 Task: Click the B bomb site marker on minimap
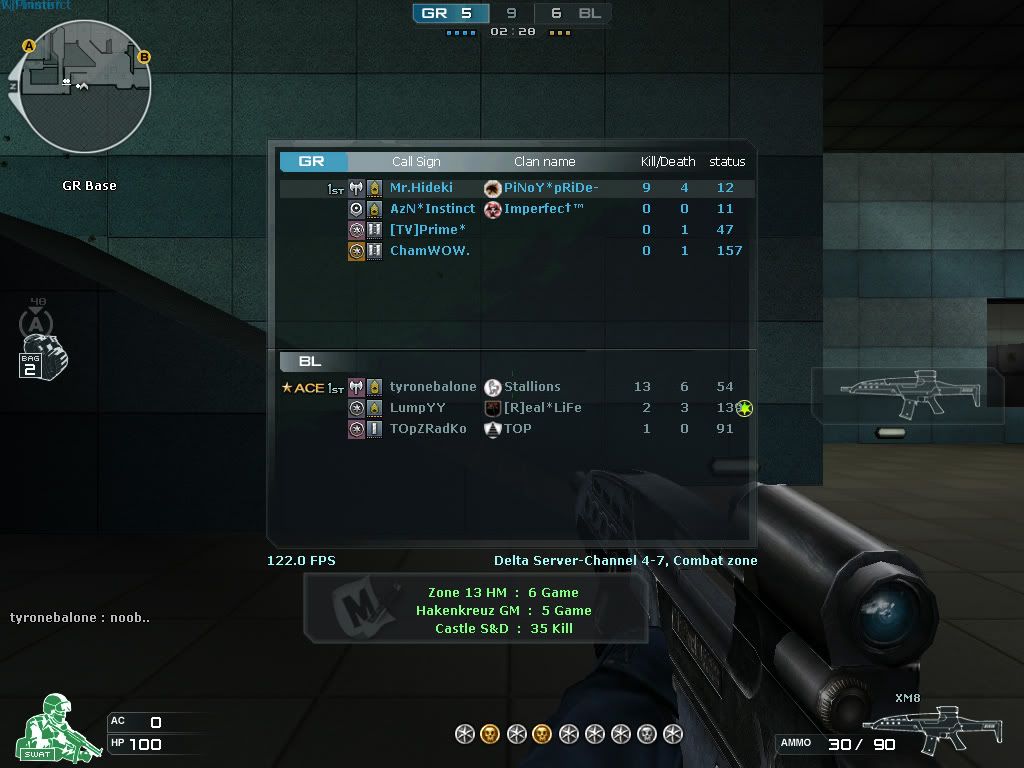click(x=143, y=57)
